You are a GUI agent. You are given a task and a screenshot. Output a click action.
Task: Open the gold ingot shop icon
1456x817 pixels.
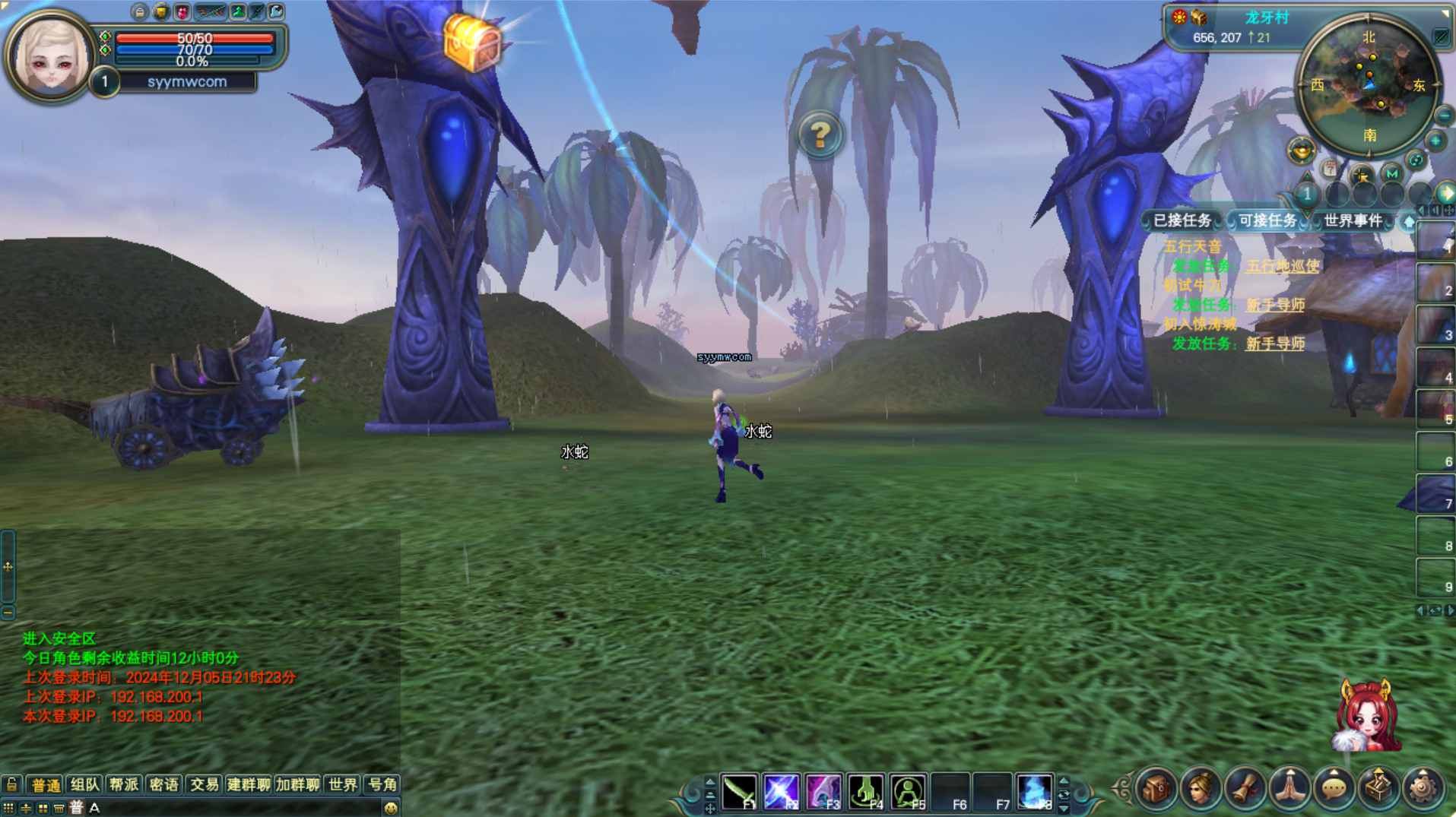click(x=1301, y=150)
